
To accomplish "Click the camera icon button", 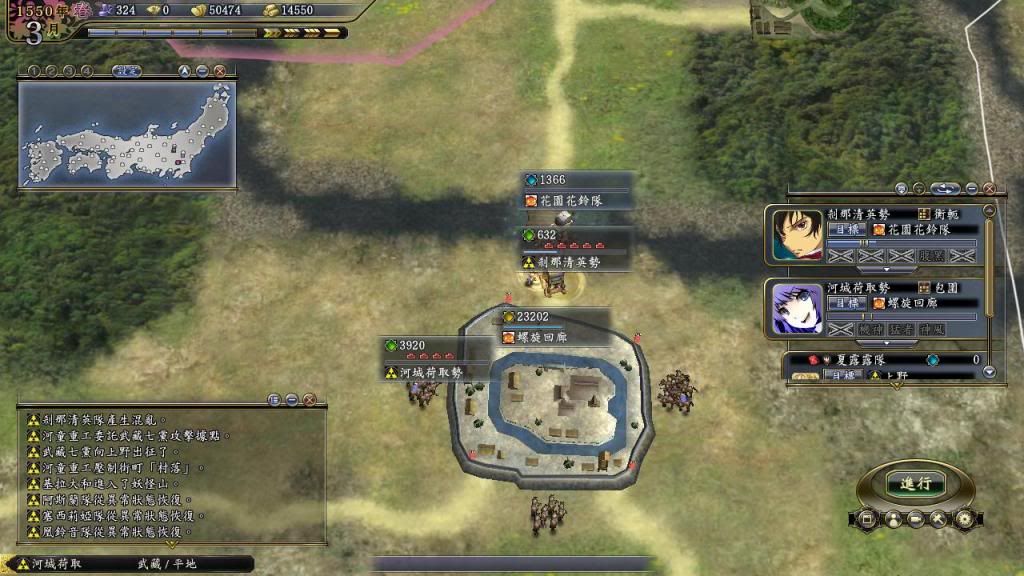I will 914,519.
